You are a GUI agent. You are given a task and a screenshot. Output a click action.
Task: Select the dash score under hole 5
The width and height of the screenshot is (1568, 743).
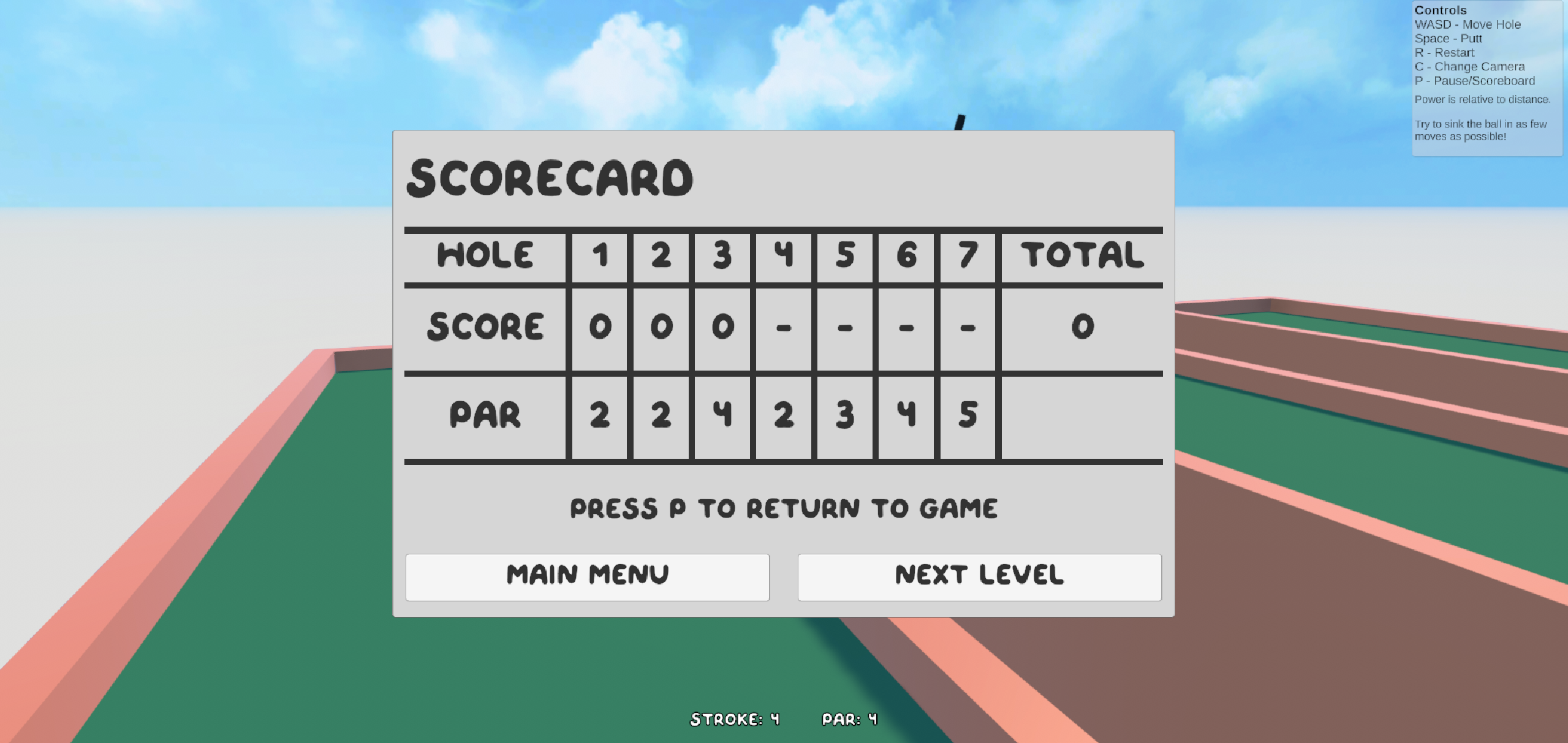(x=844, y=326)
